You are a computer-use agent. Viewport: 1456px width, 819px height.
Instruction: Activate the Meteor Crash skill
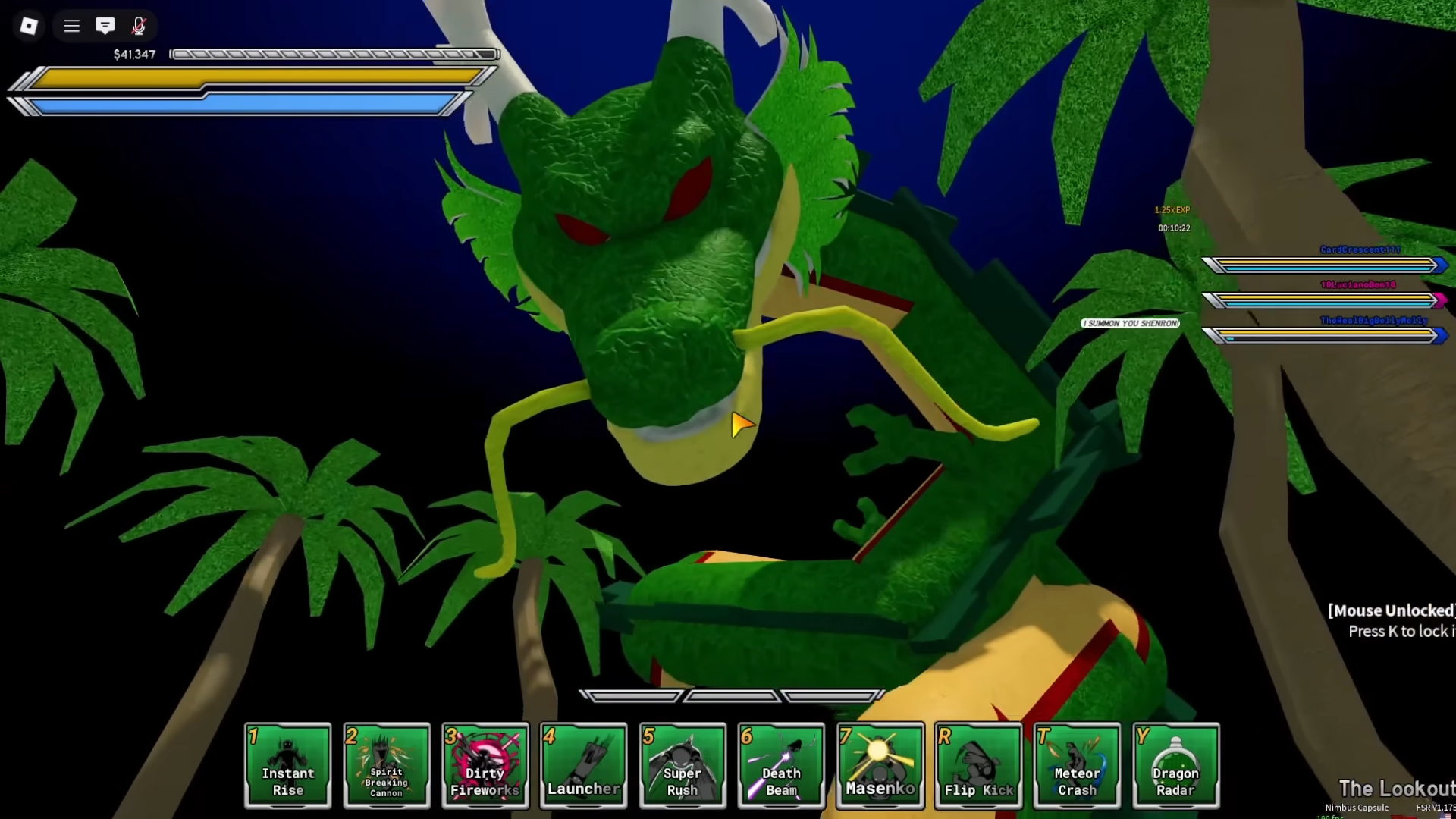click(1077, 764)
